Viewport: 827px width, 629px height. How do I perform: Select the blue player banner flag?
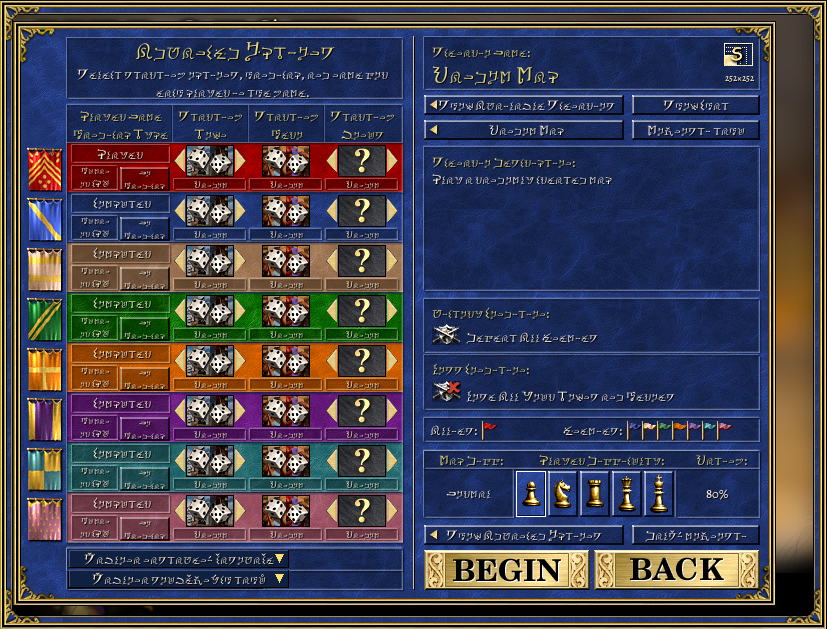click(x=45, y=218)
